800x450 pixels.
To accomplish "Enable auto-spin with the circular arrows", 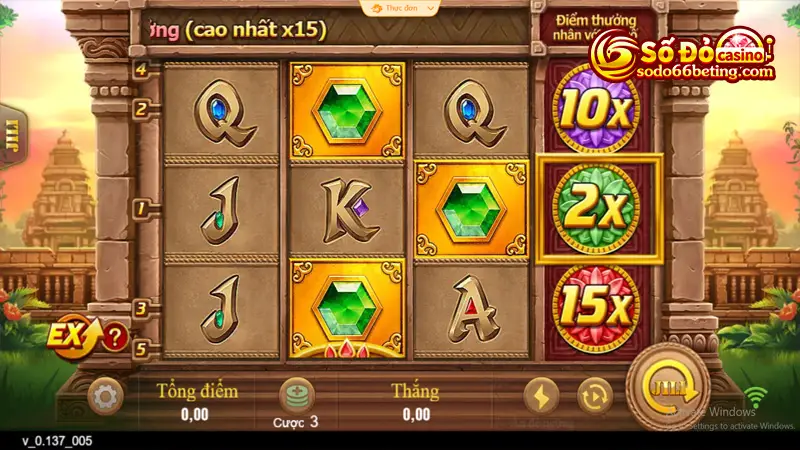I will pos(593,396).
